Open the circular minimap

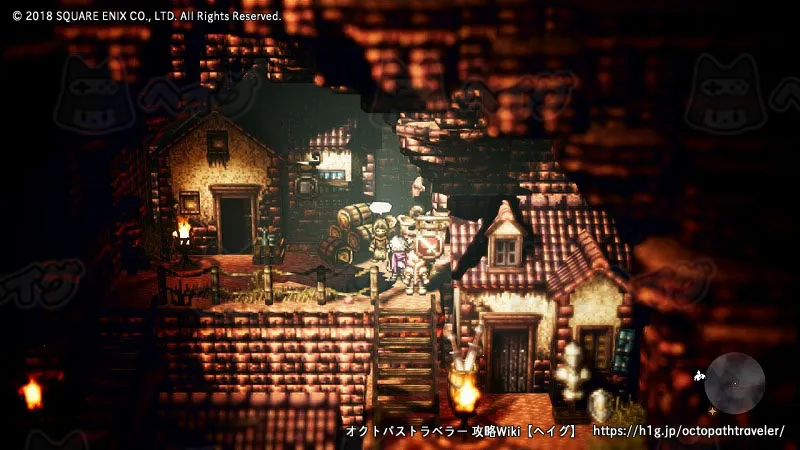(x=734, y=383)
